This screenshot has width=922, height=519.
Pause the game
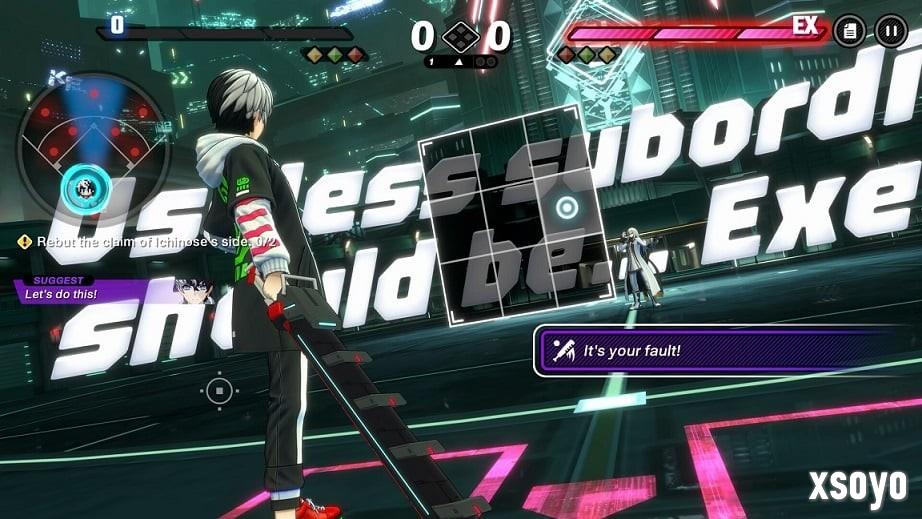click(890, 30)
